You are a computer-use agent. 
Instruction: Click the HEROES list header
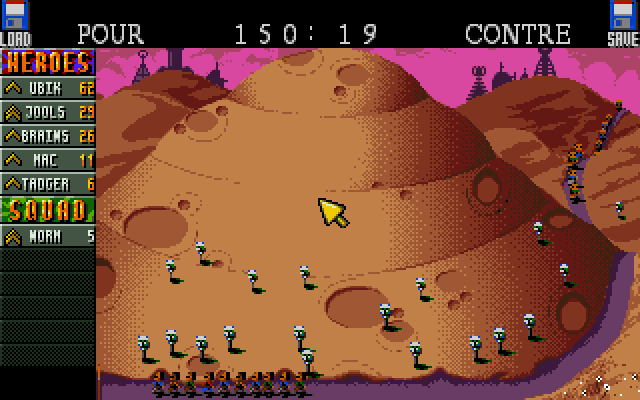click(x=48, y=62)
